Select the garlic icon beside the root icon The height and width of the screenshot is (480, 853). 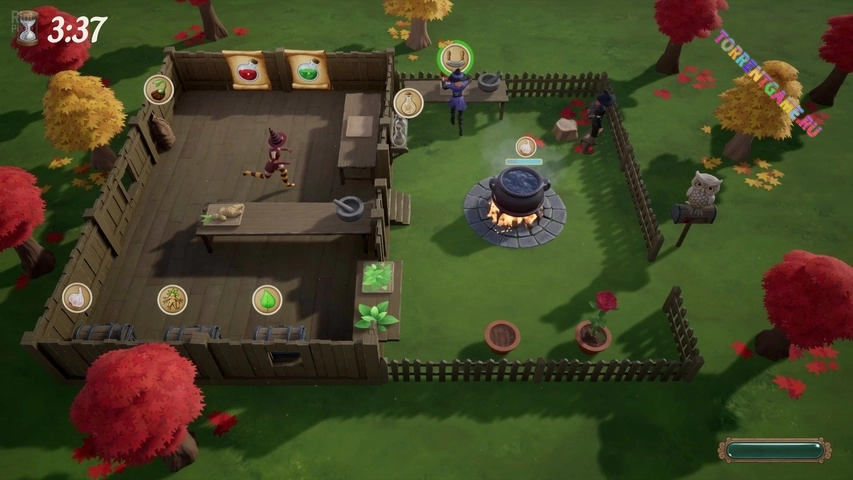click(76, 297)
